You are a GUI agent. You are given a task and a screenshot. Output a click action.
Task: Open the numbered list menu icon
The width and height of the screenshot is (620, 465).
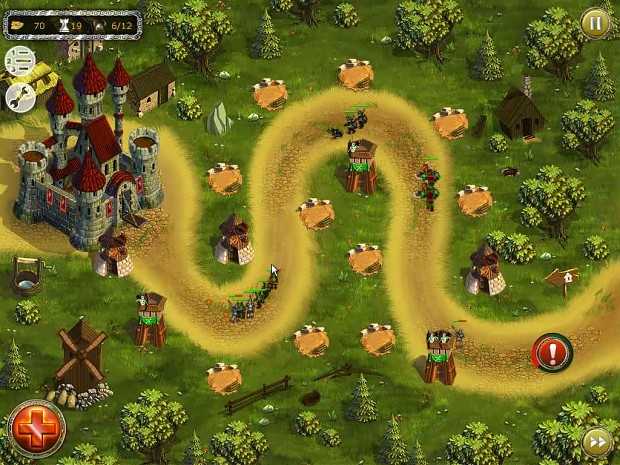(19, 62)
